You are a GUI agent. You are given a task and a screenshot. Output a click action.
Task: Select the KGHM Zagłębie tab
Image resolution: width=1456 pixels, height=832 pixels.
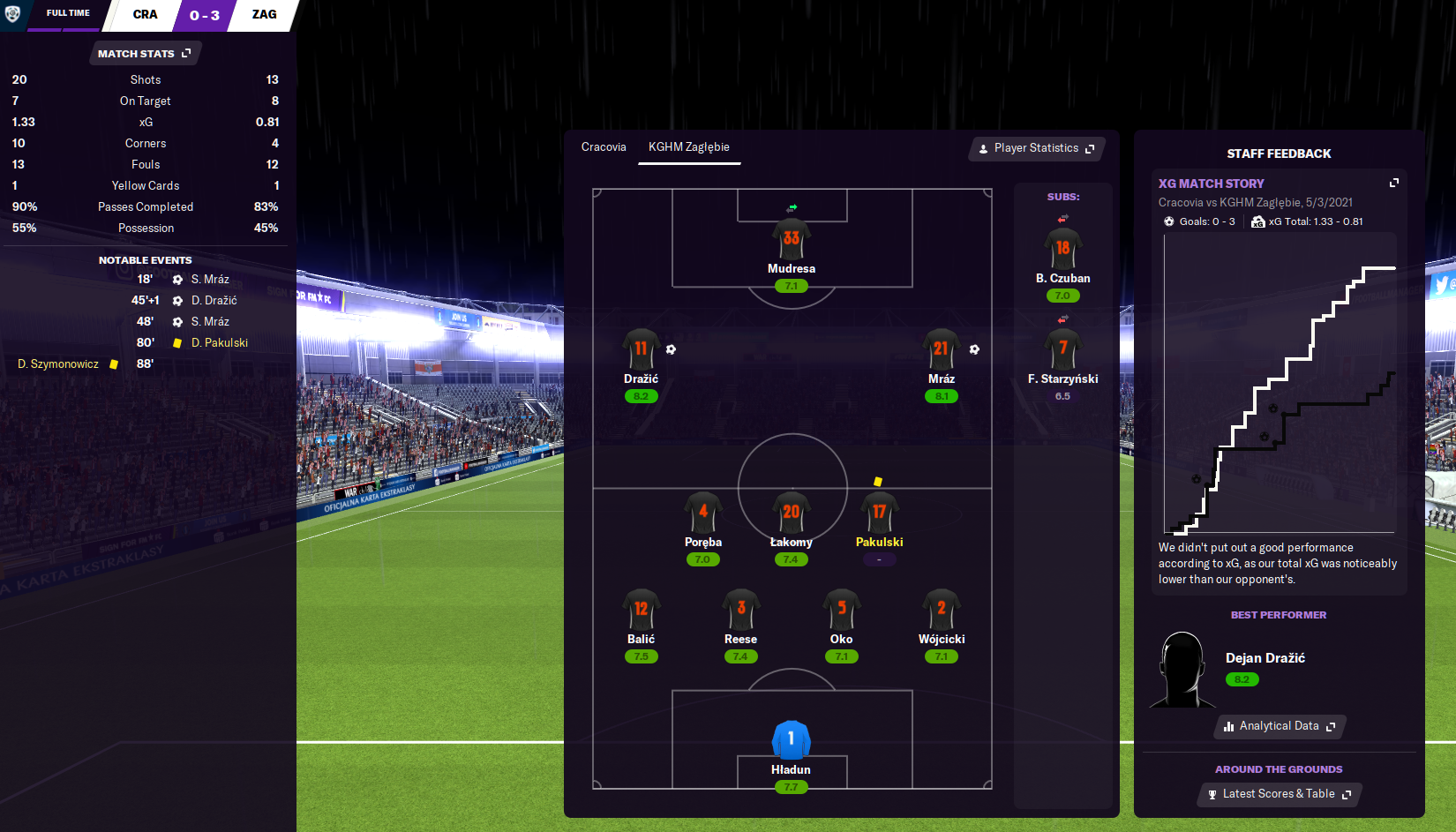[x=688, y=147]
